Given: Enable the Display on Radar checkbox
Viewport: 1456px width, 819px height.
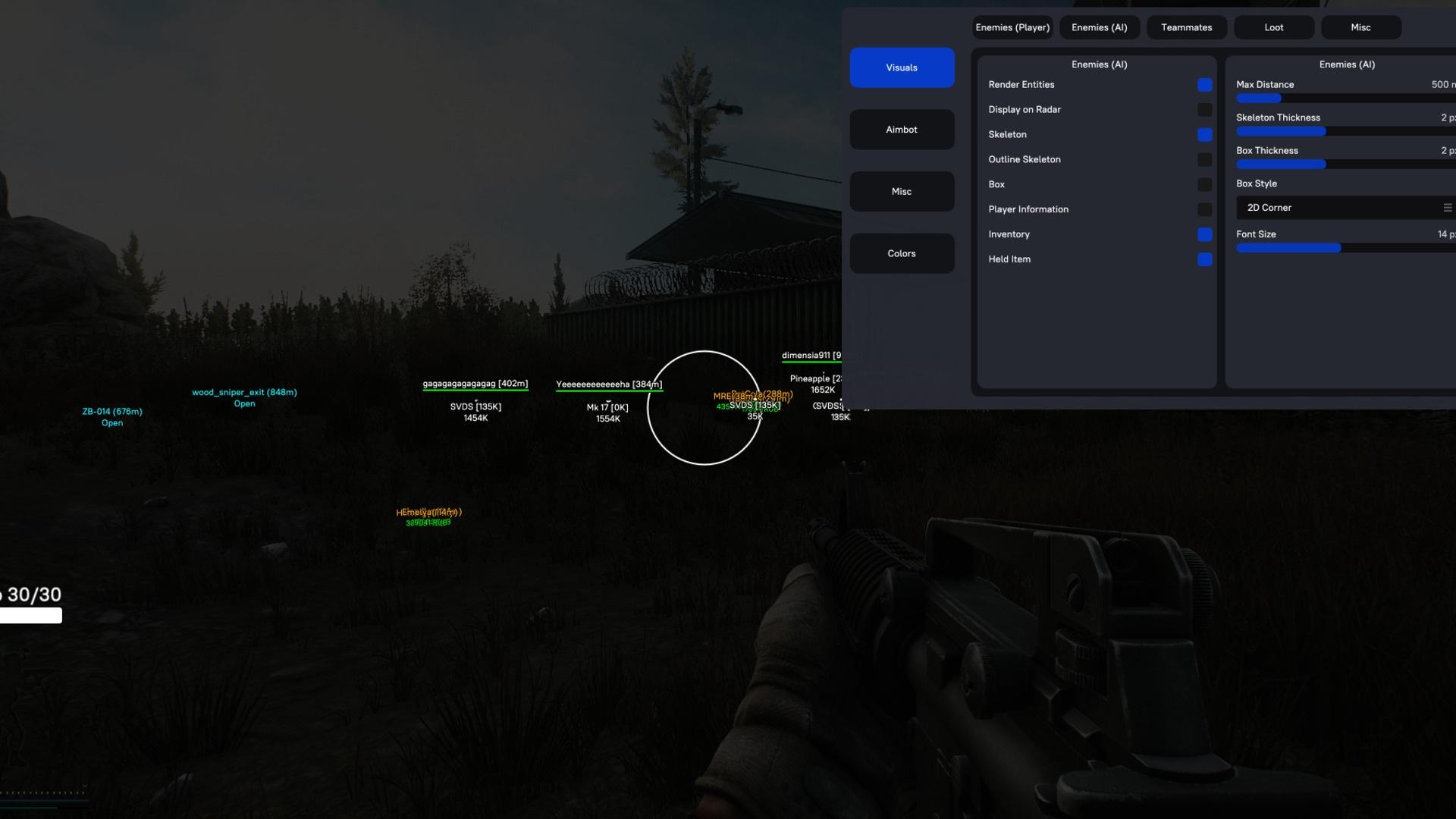Looking at the screenshot, I should click(1204, 110).
